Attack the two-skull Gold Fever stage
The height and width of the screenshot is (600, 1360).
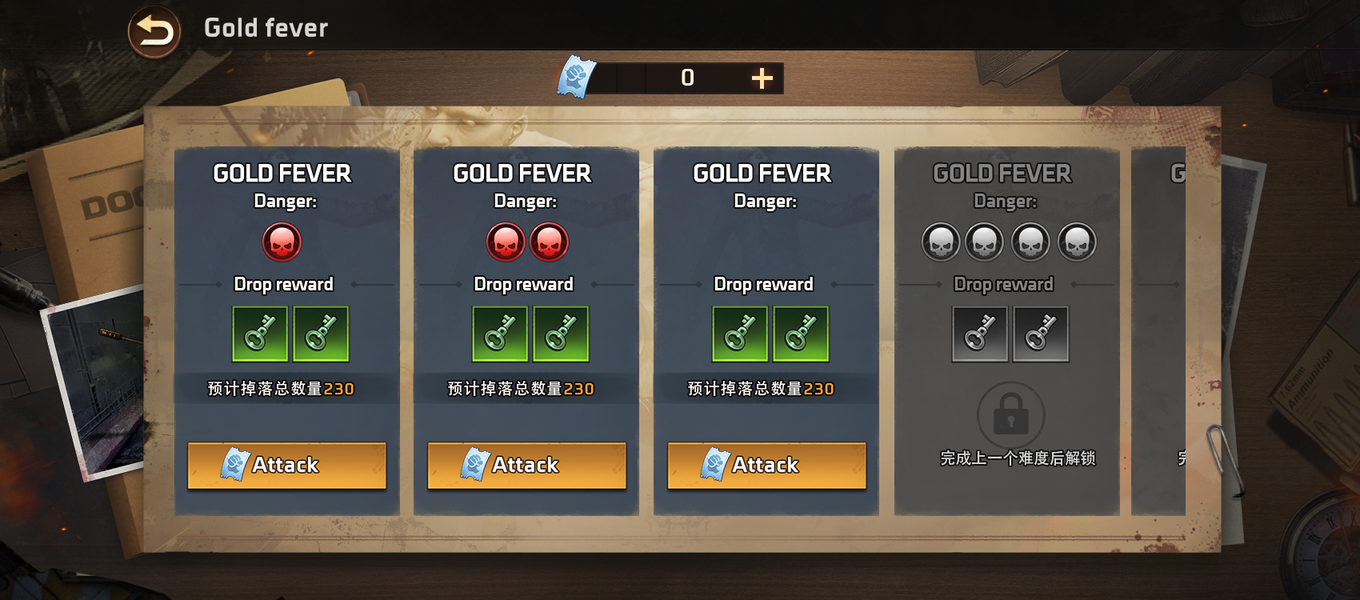tap(527, 465)
